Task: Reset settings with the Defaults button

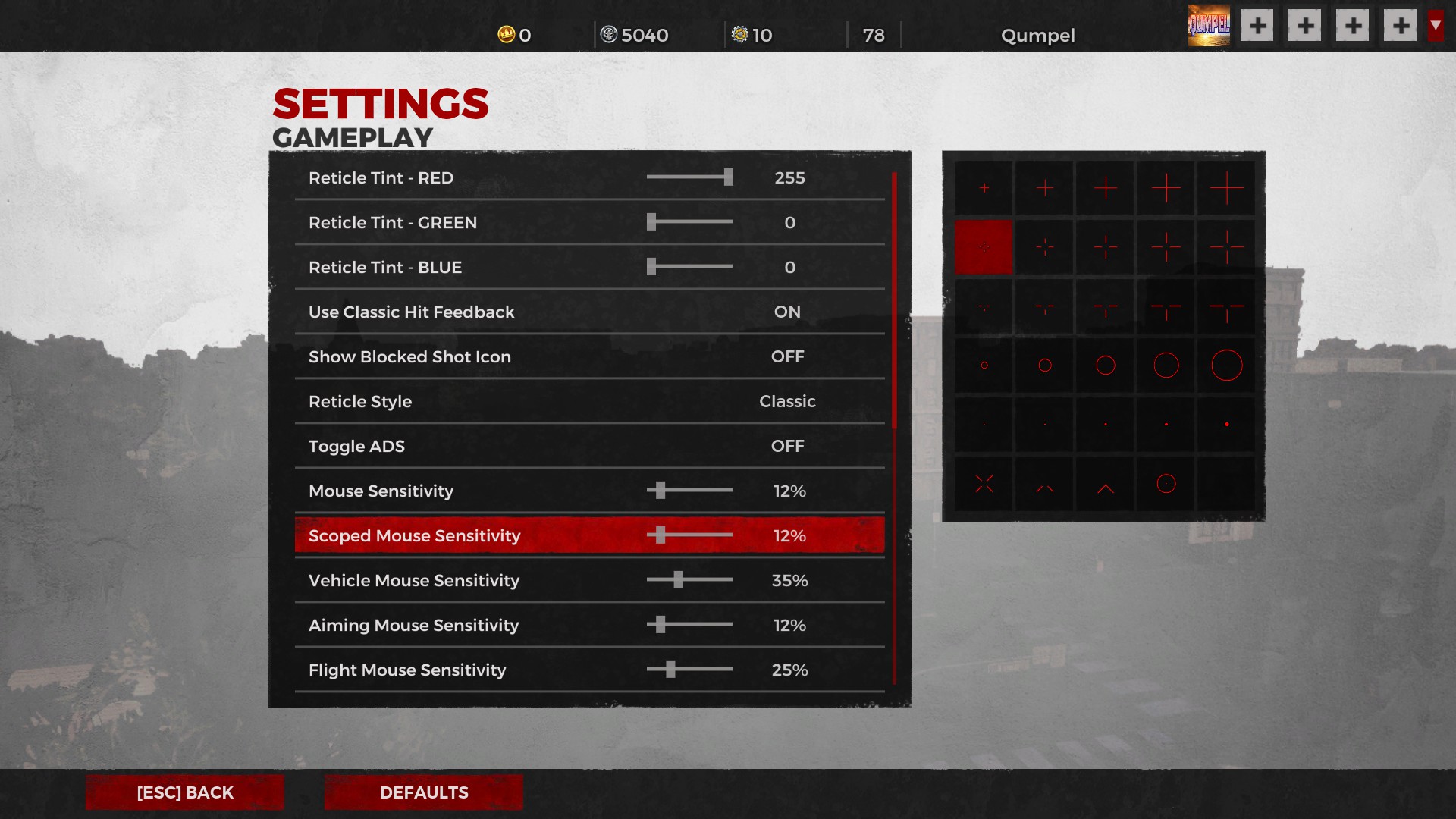Action: [423, 792]
